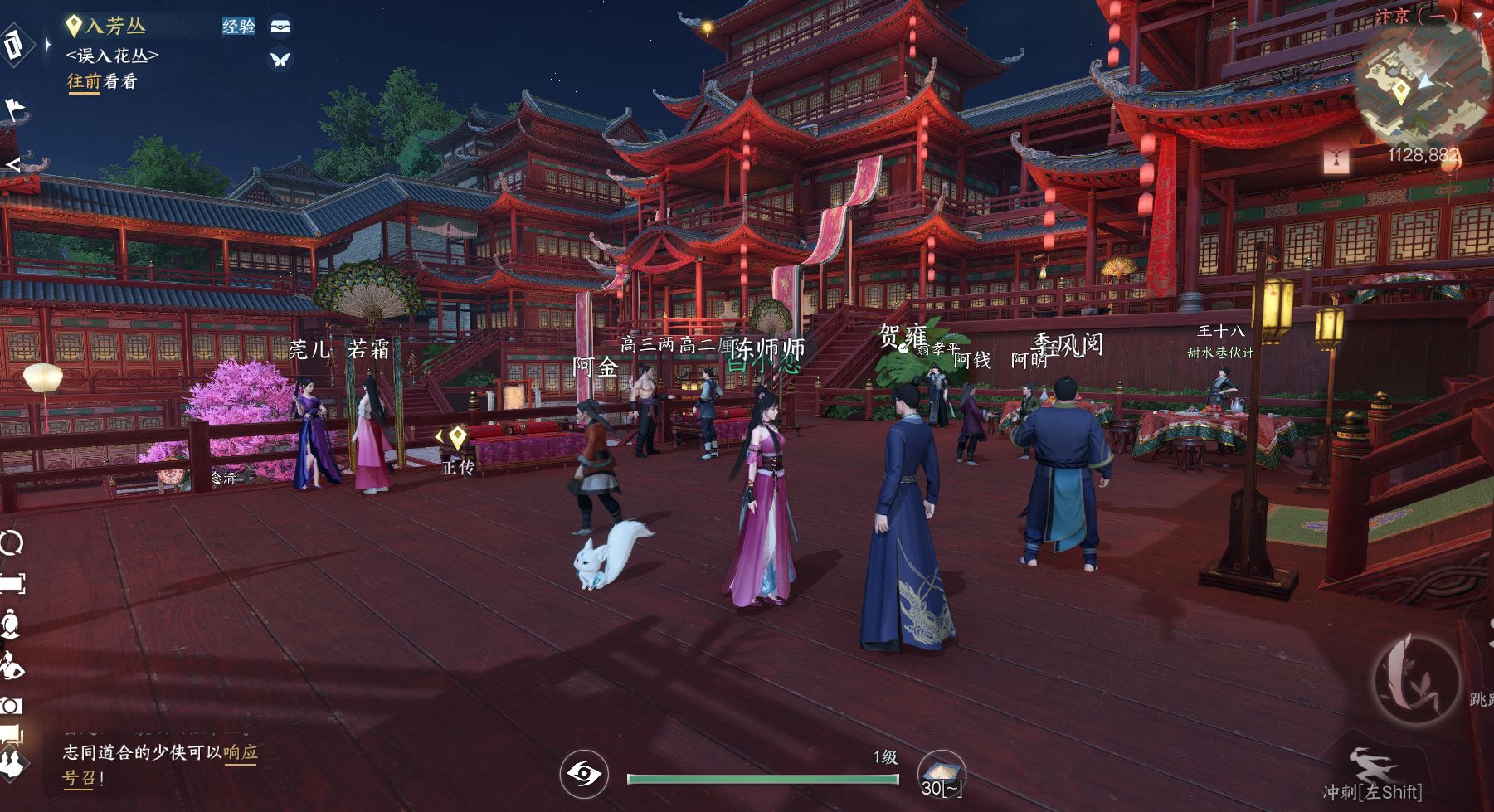Open the diamond scroll menu icon
This screenshot has height=812, width=1494.
[14, 45]
